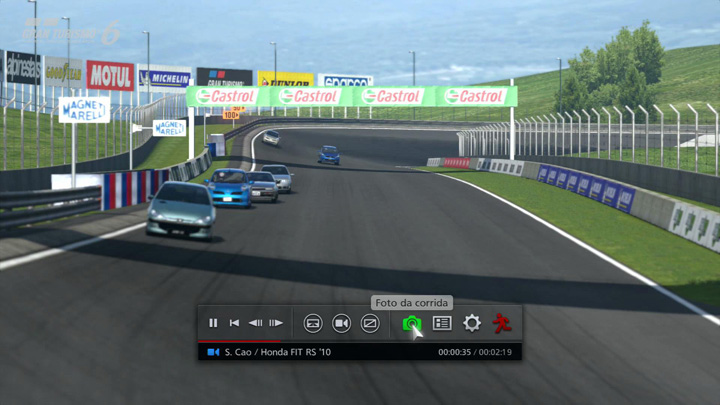The width and height of the screenshot is (720, 405).
Task: Toggle the crossed-out display icon
Action: (x=370, y=323)
